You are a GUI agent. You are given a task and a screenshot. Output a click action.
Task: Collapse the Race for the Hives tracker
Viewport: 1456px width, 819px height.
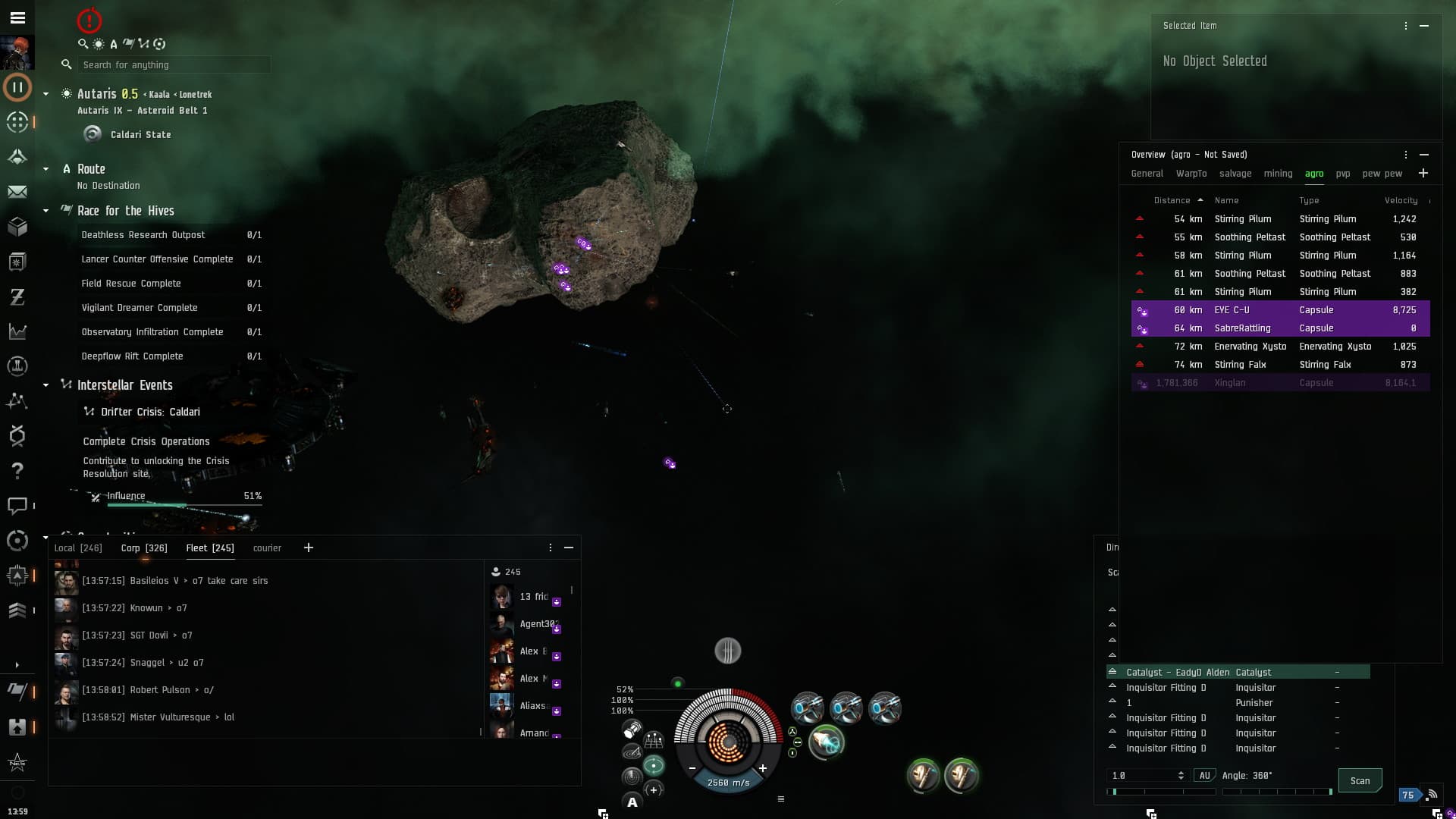click(x=46, y=211)
